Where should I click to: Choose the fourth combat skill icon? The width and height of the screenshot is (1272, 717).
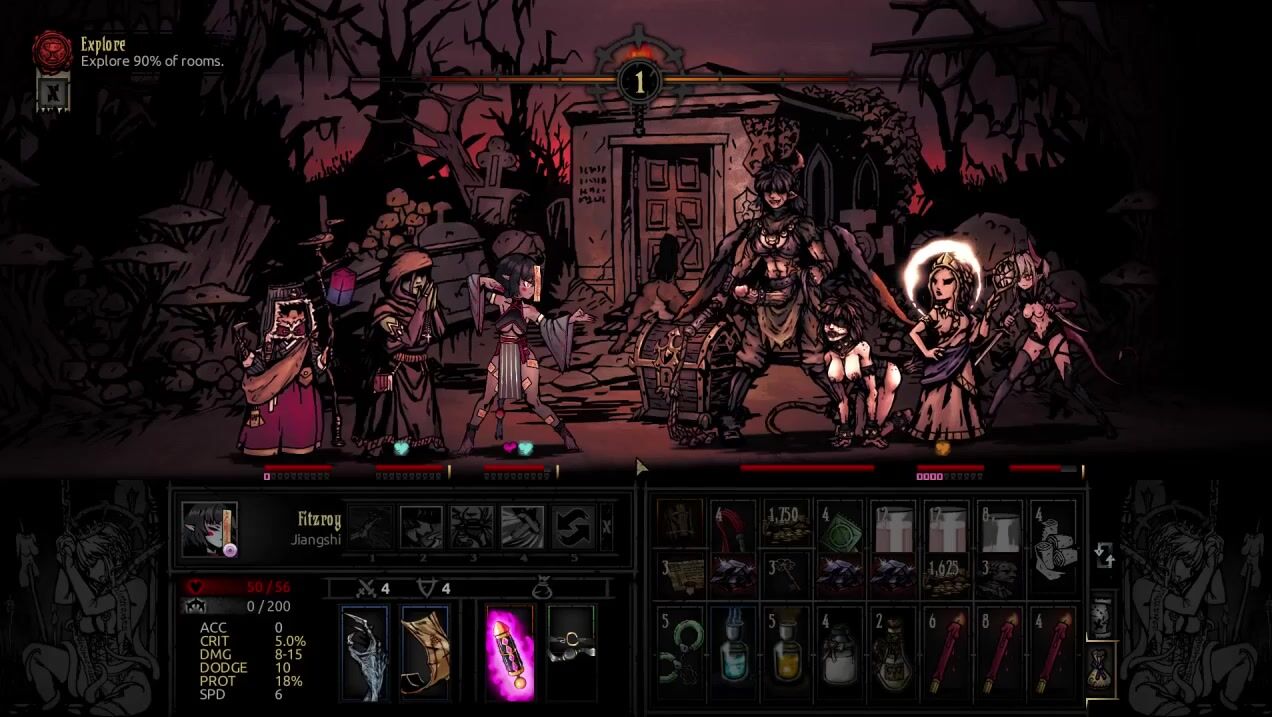522,527
